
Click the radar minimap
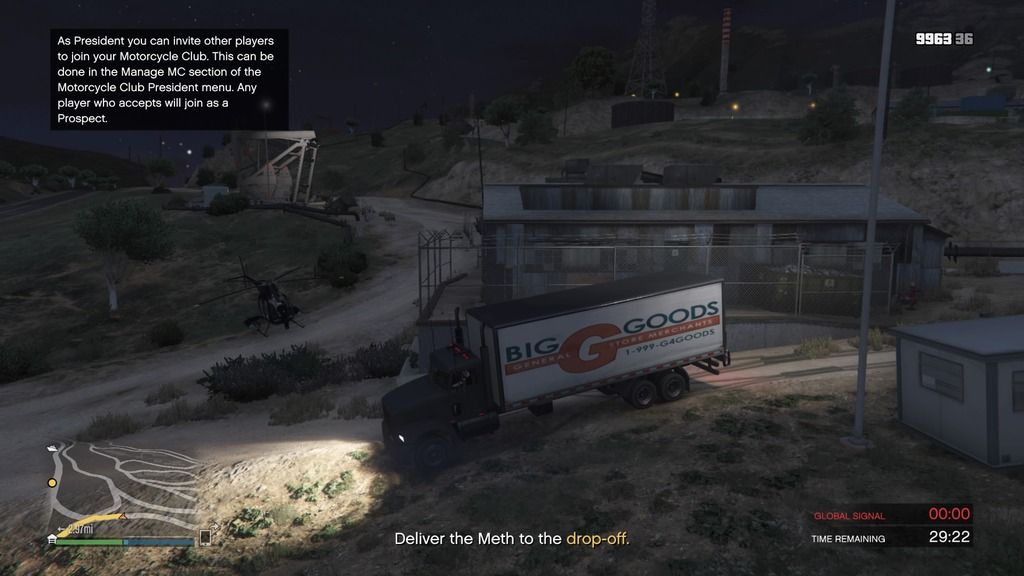[122, 489]
